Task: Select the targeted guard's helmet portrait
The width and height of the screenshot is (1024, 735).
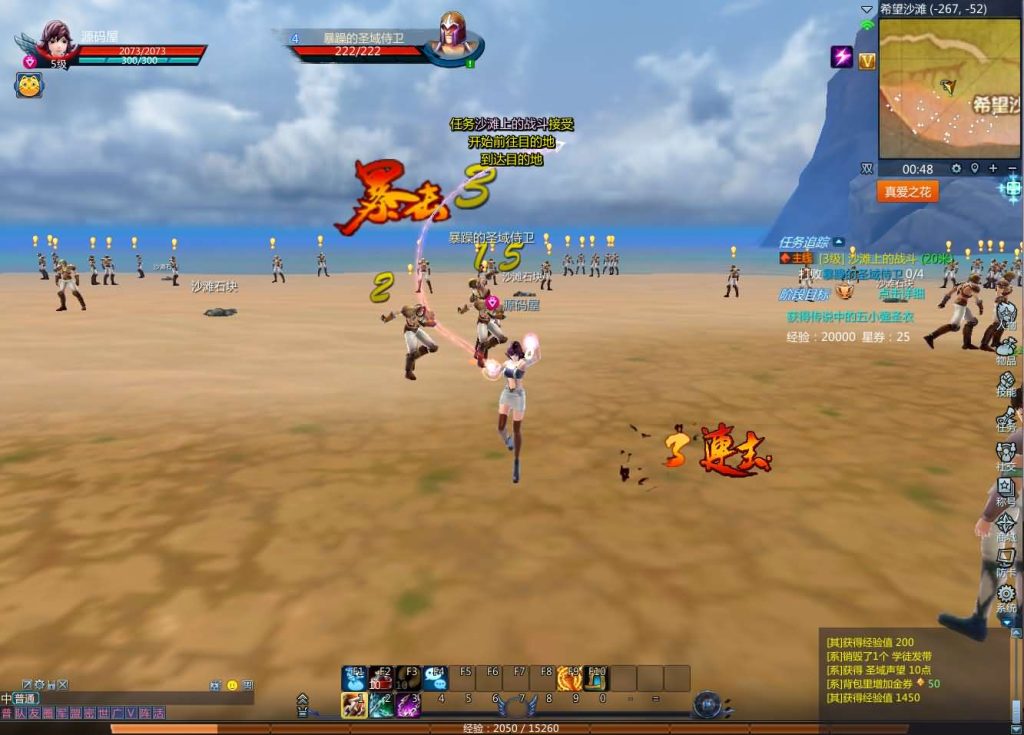Action: coord(453,36)
